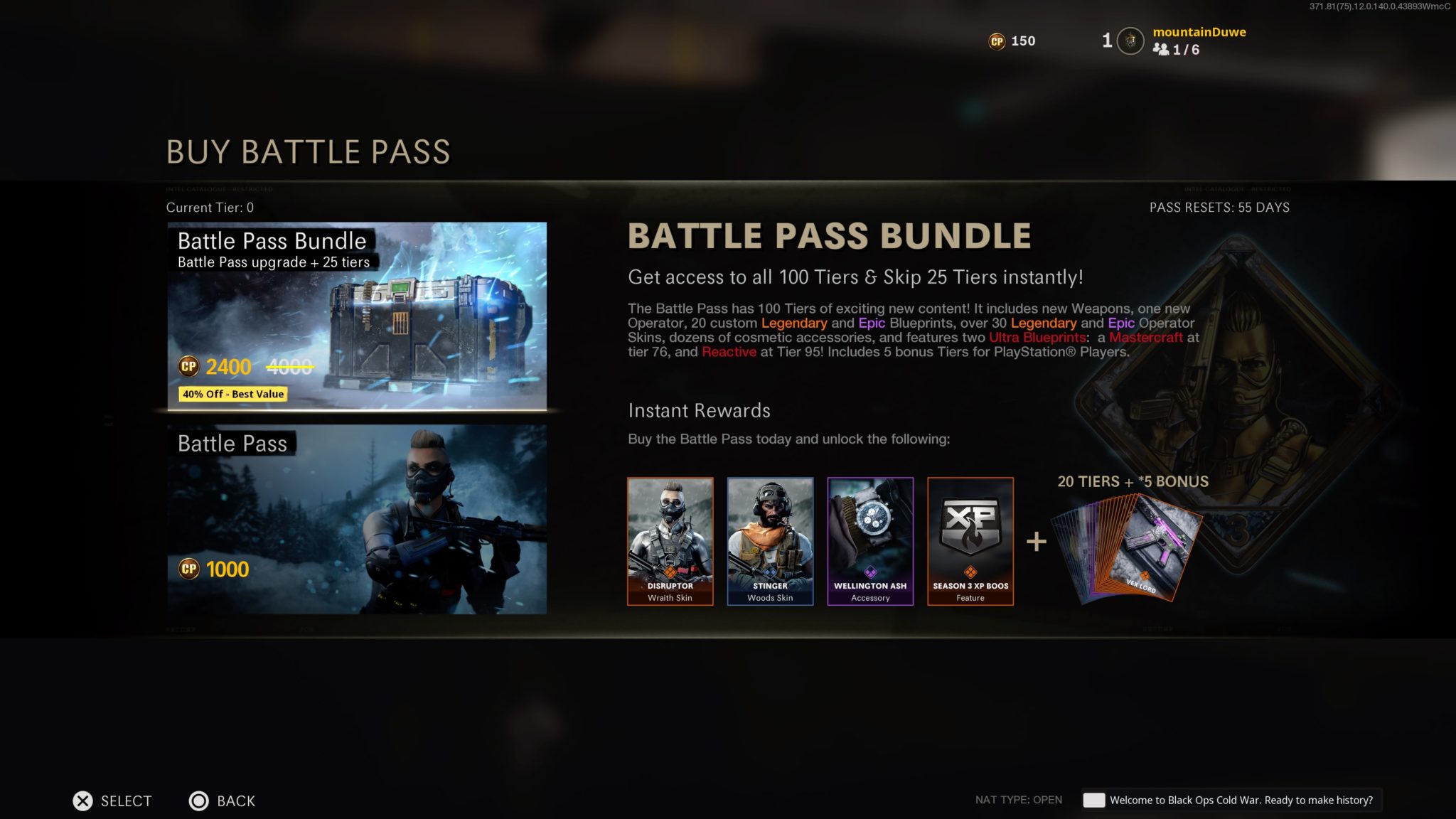Click the CP coin icon next to 1000
The height and width of the screenshot is (819, 1456).
tap(189, 569)
